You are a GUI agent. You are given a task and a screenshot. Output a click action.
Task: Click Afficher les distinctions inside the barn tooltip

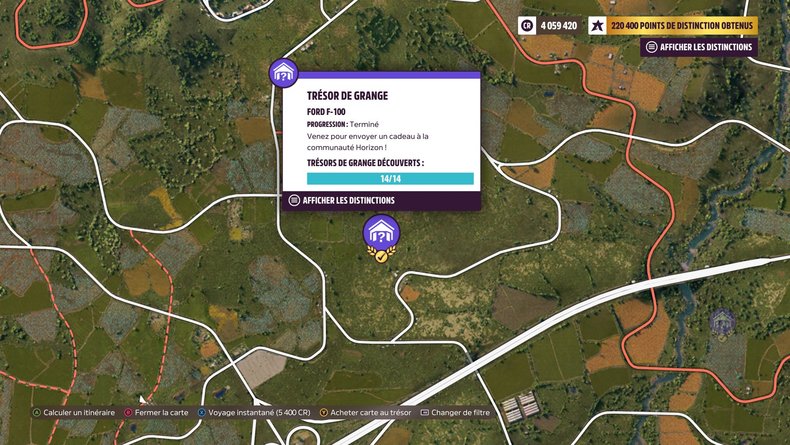tap(341, 200)
